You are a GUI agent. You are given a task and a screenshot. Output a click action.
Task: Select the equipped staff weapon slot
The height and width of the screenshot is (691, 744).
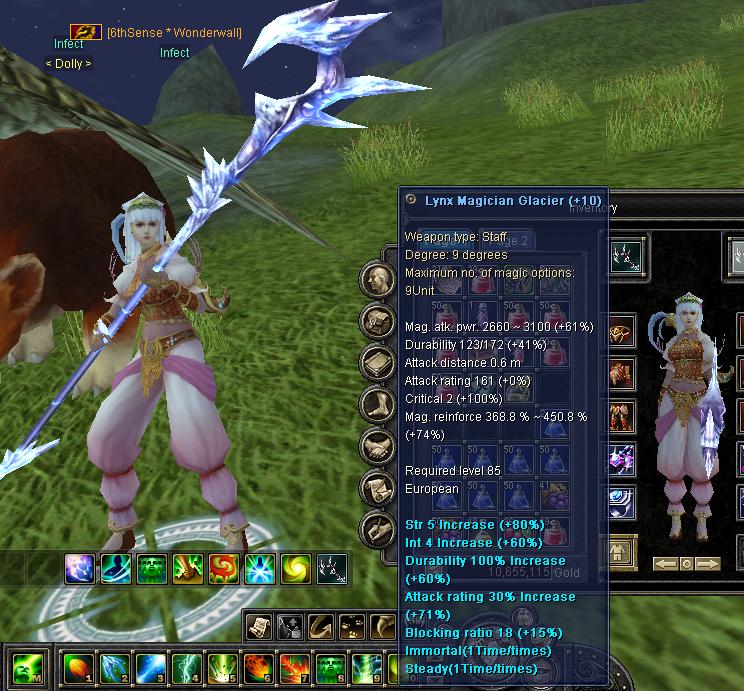click(632, 258)
